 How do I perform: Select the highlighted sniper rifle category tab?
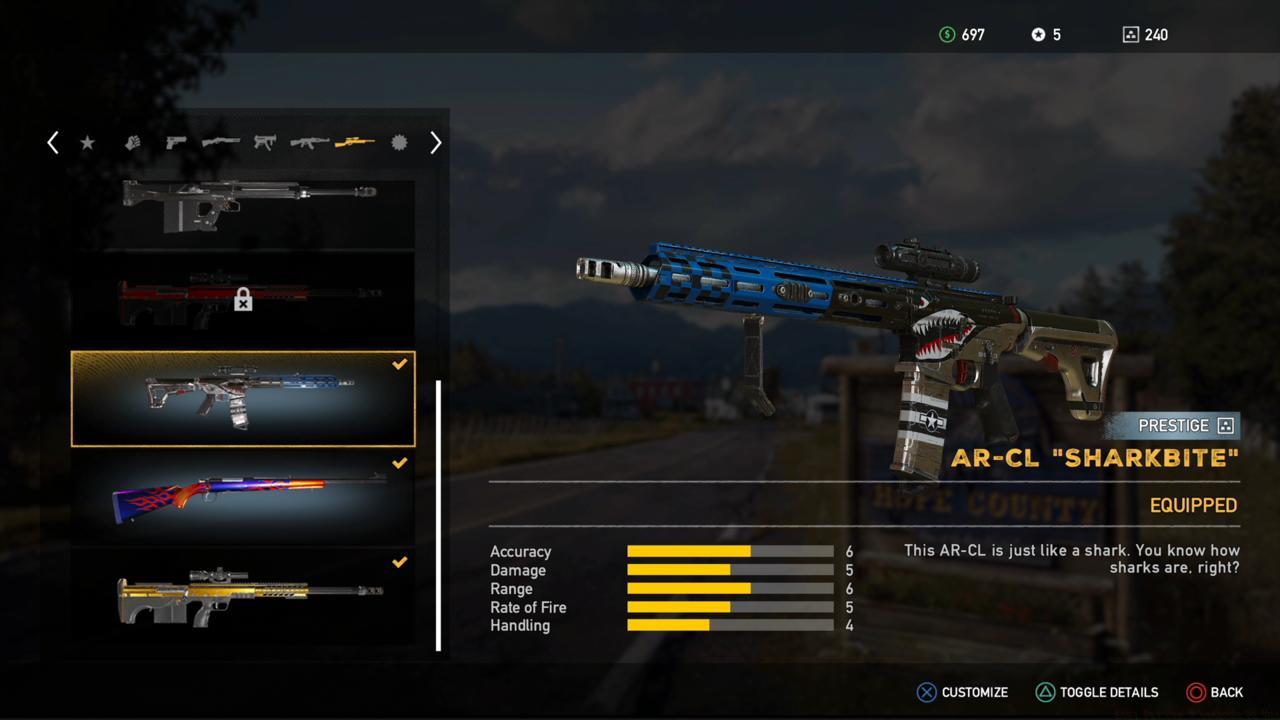click(x=355, y=143)
